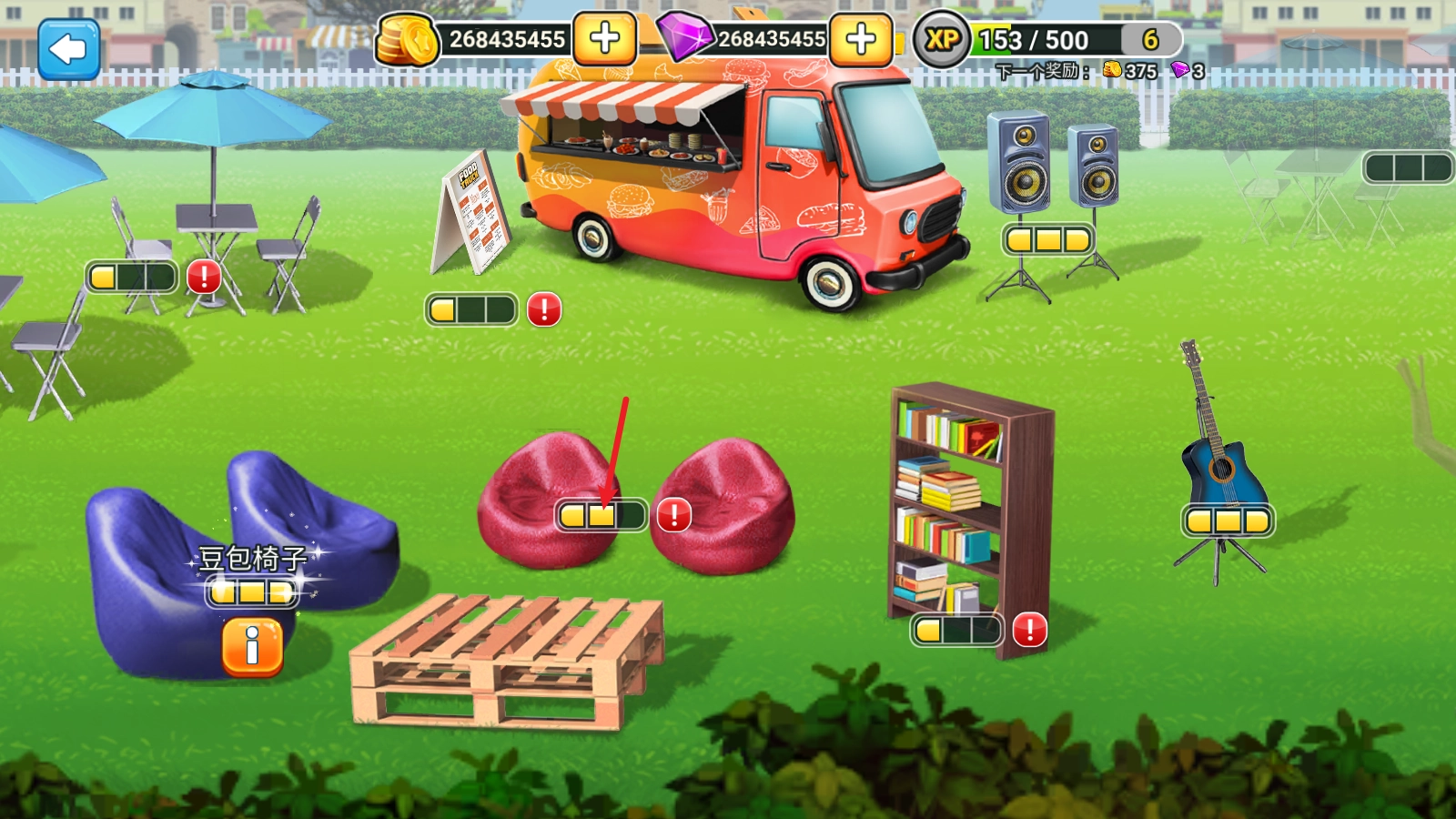The image size is (1456, 819).
Task: Go back using the blue arrow button
Action: pos(68,49)
